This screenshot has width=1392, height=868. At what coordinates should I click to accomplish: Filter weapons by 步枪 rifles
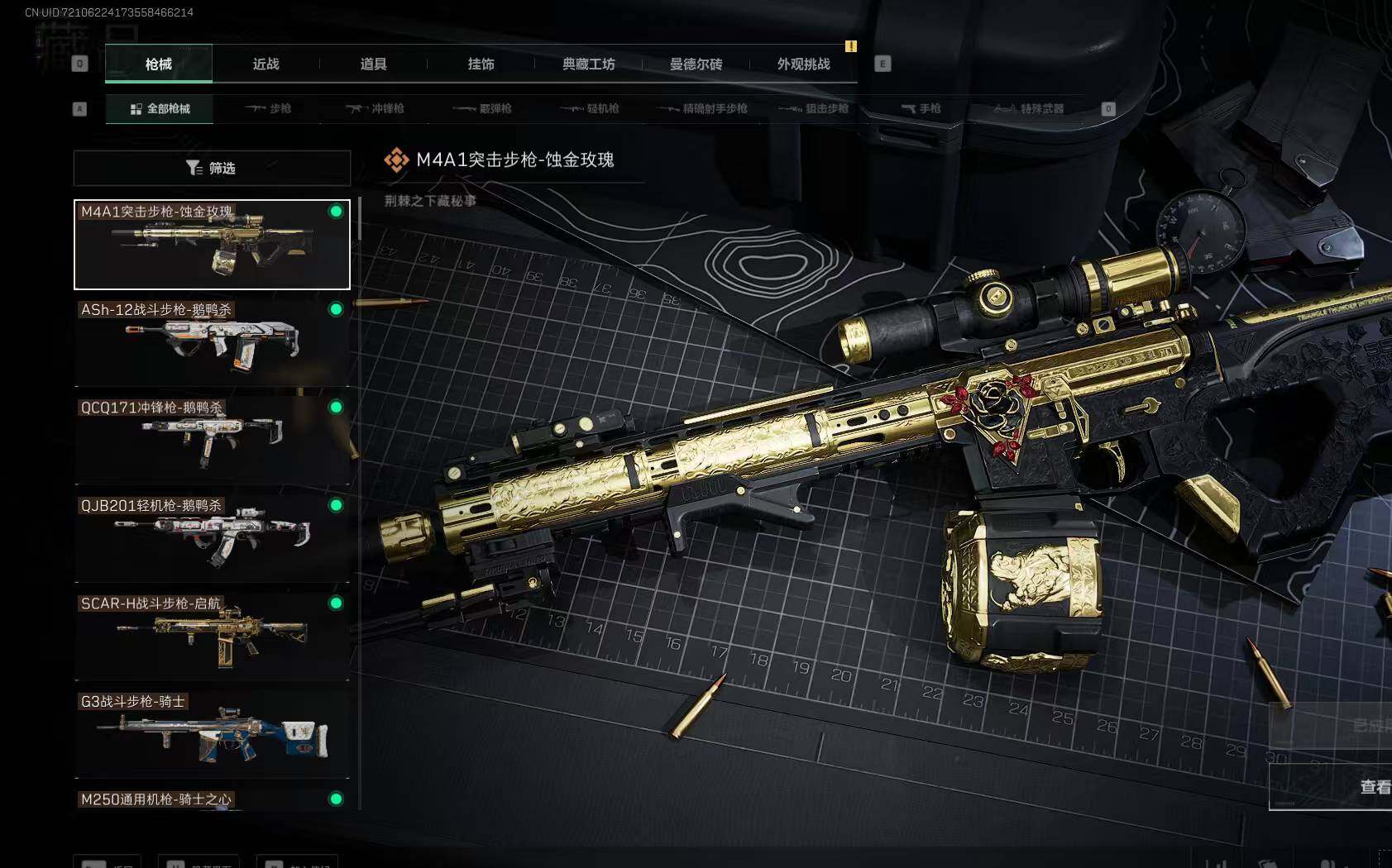tap(268, 109)
